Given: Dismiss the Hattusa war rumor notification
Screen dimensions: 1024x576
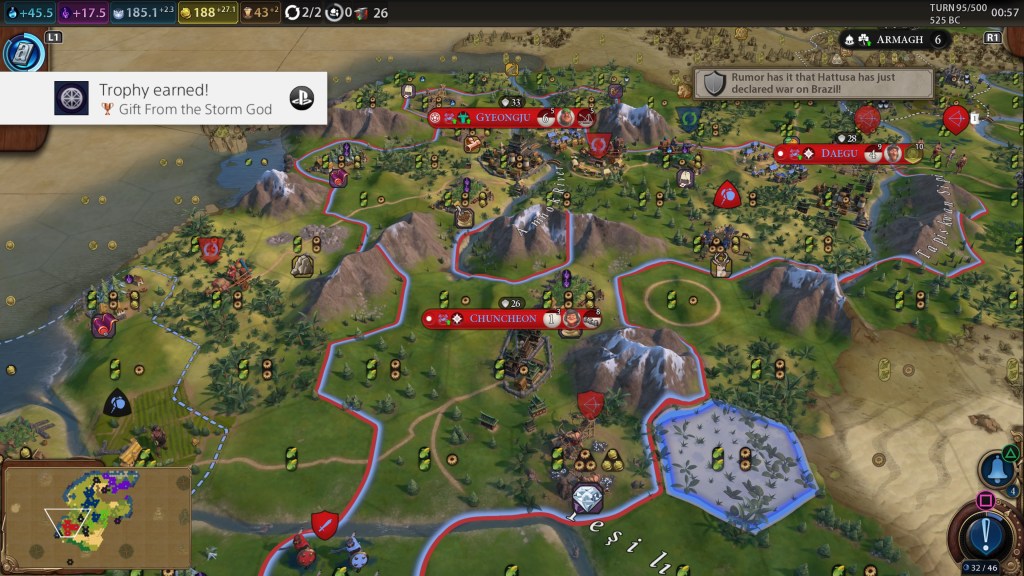Looking at the screenshot, I should point(814,83).
